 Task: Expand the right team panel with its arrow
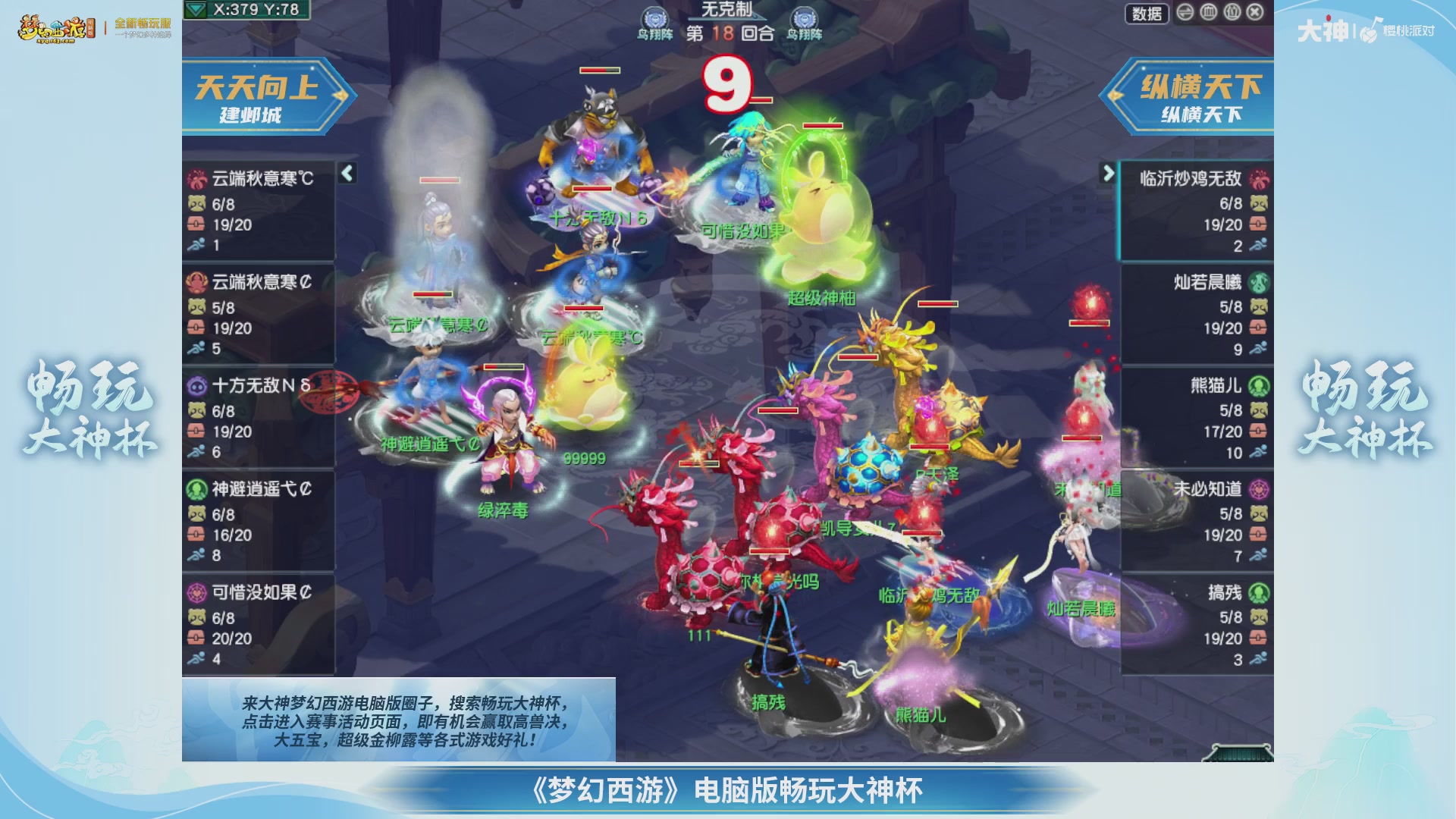click(x=1109, y=172)
